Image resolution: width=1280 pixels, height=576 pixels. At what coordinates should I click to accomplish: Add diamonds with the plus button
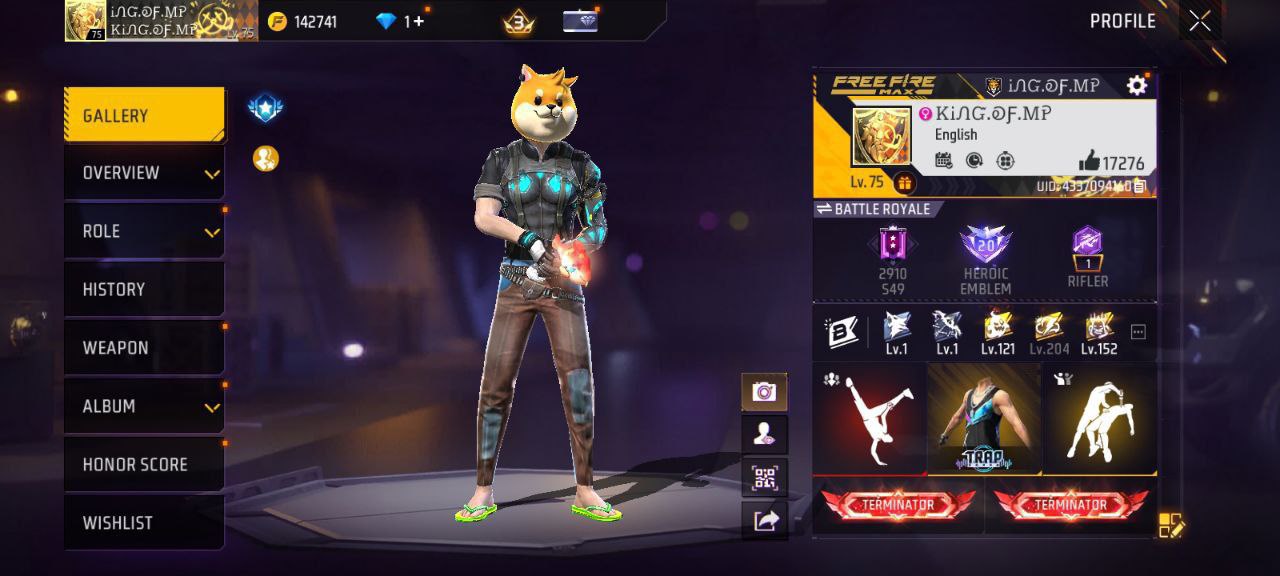tap(418, 21)
